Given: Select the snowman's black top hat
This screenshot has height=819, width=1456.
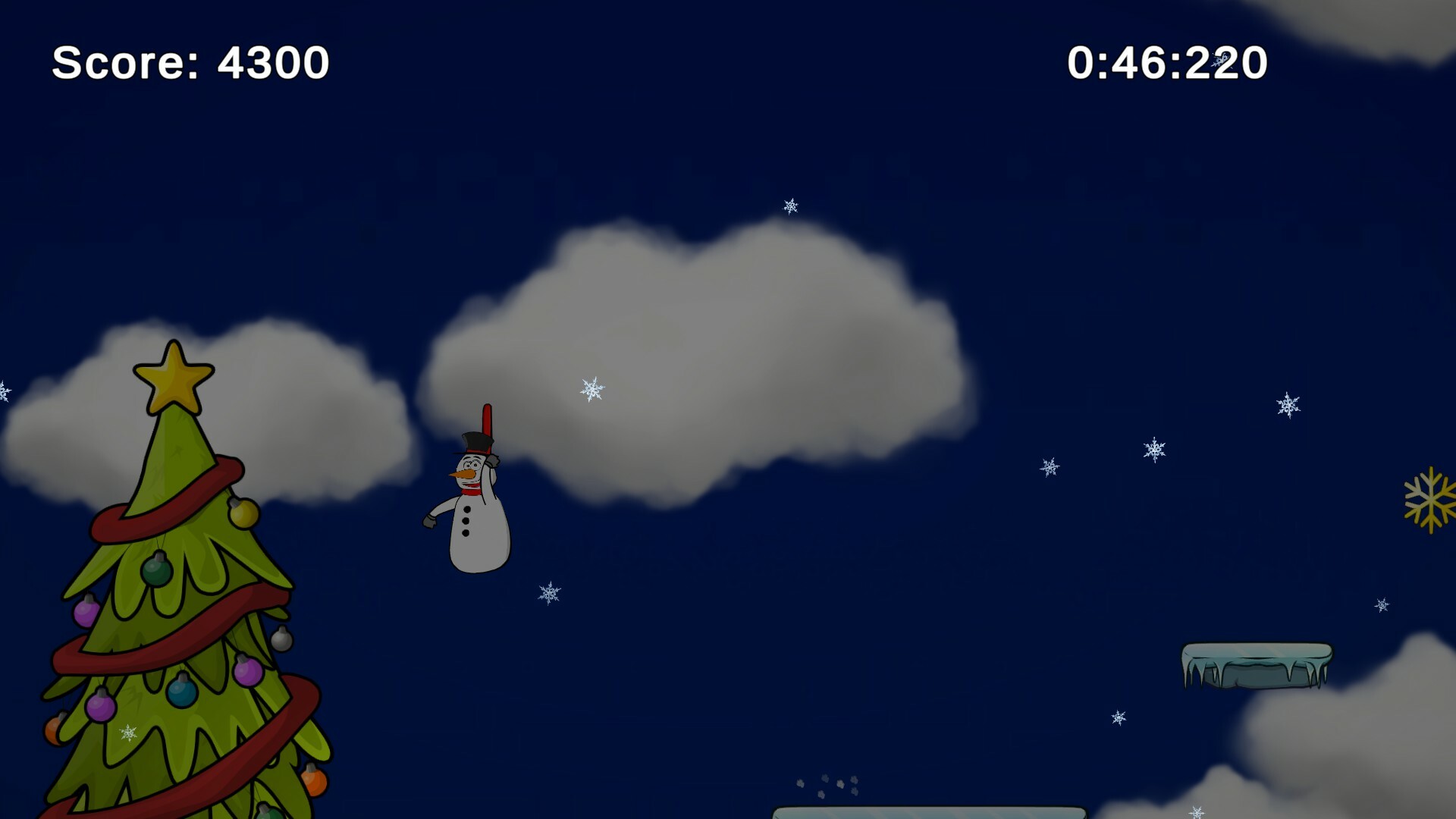Looking at the screenshot, I should coord(475,442).
